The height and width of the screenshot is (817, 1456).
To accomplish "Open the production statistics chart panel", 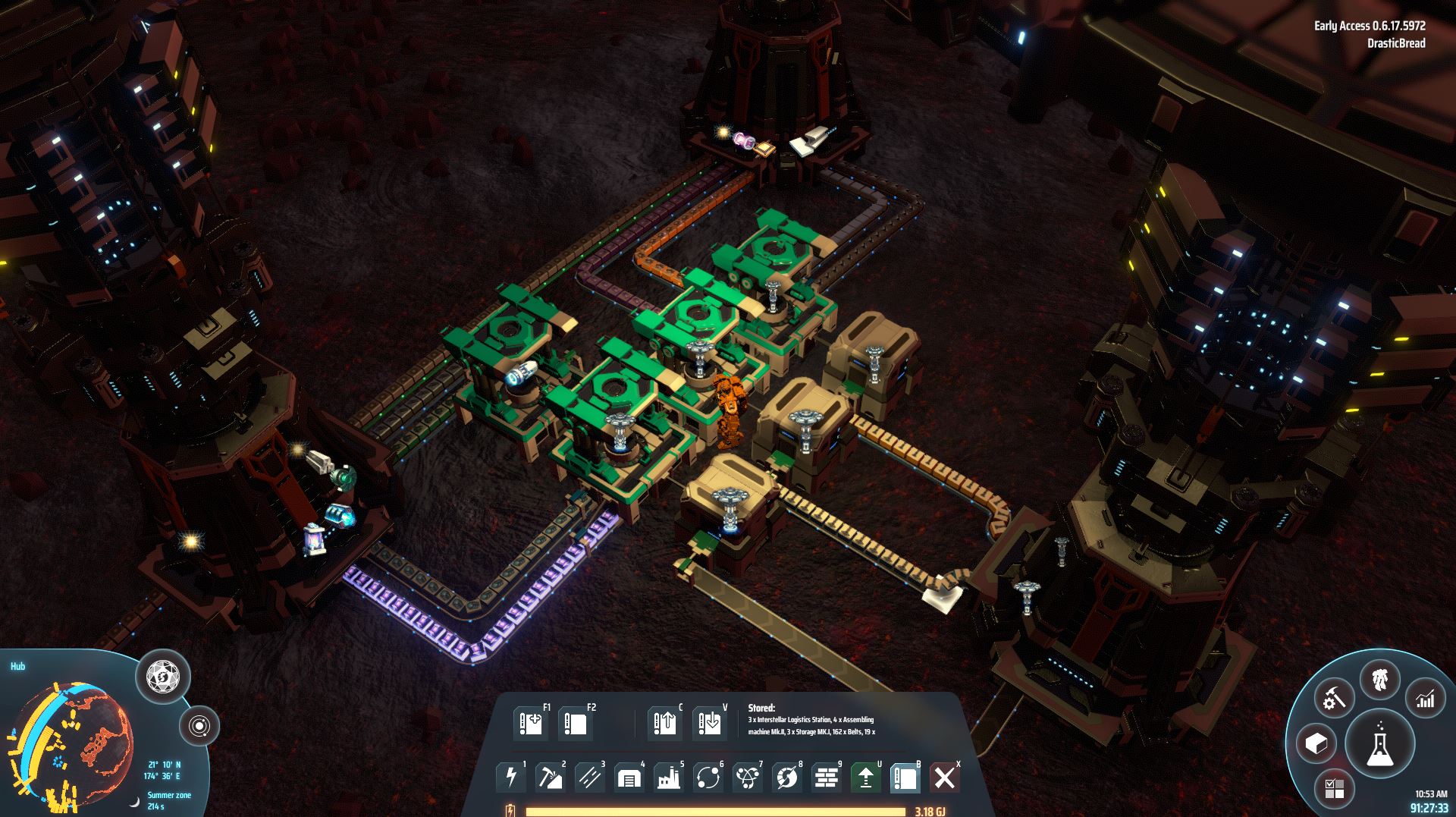I will point(1426,698).
